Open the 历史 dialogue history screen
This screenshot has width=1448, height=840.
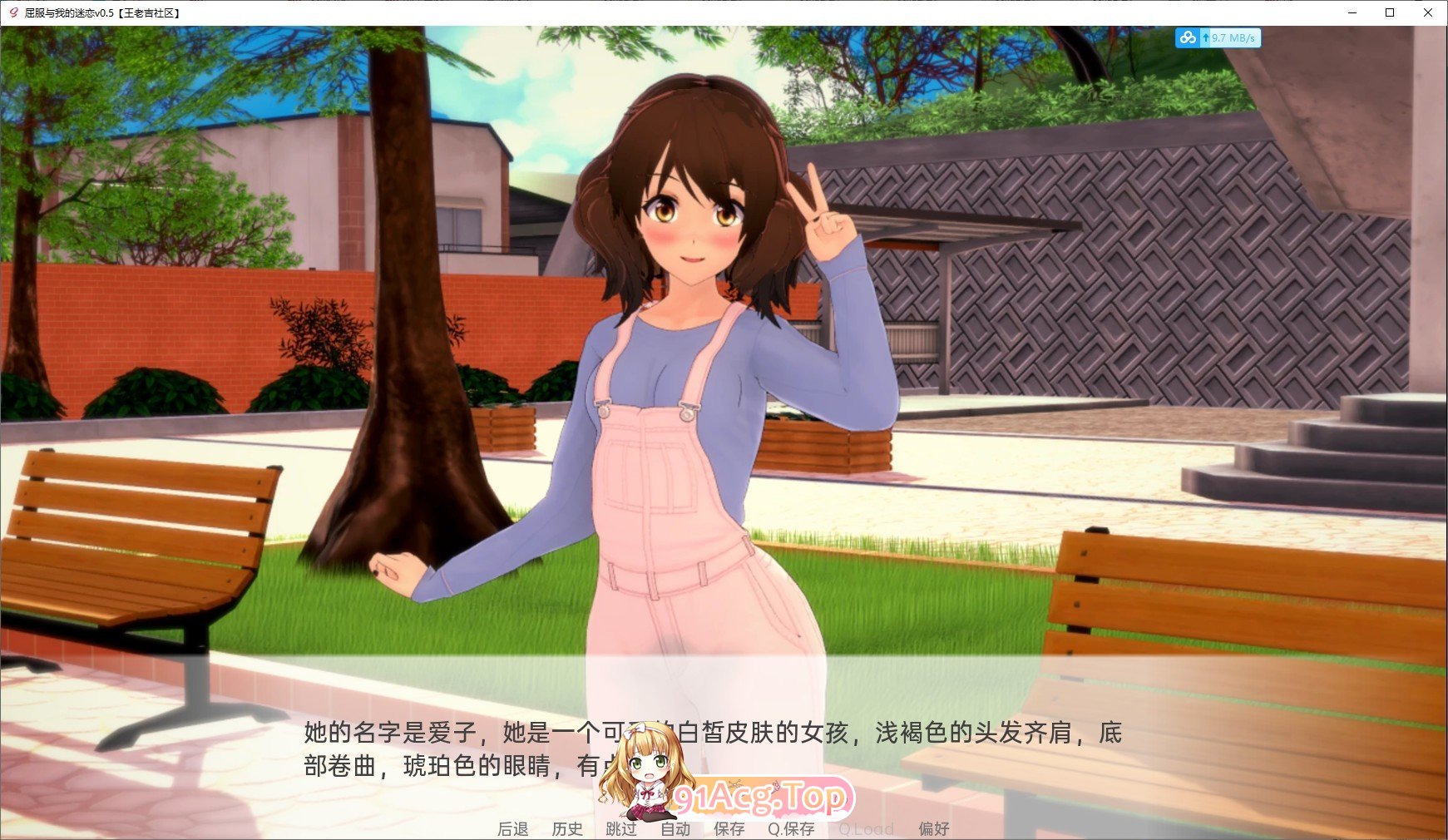tap(566, 828)
